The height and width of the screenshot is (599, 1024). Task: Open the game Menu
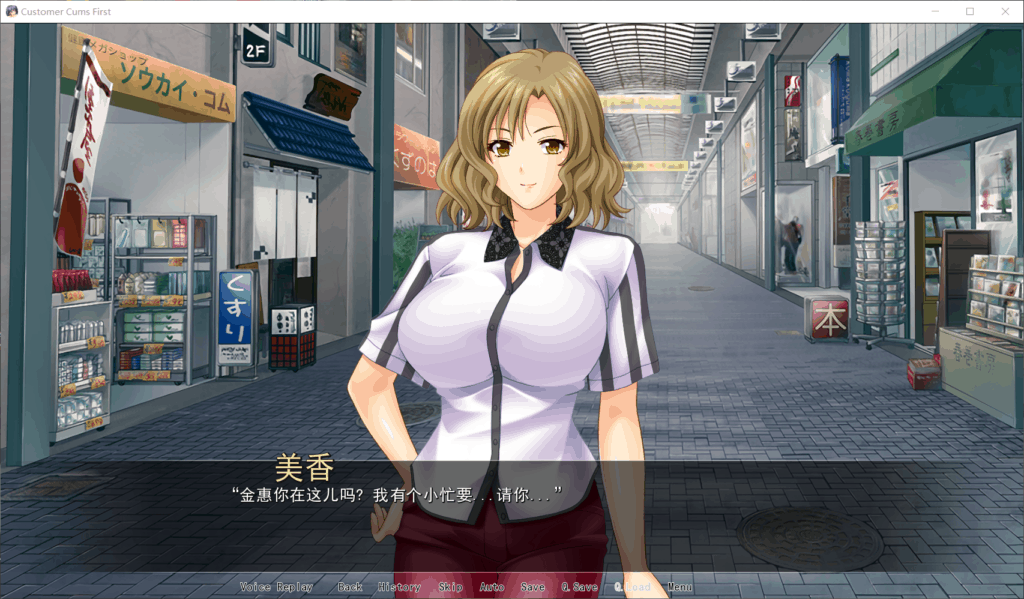pos(680,587)
